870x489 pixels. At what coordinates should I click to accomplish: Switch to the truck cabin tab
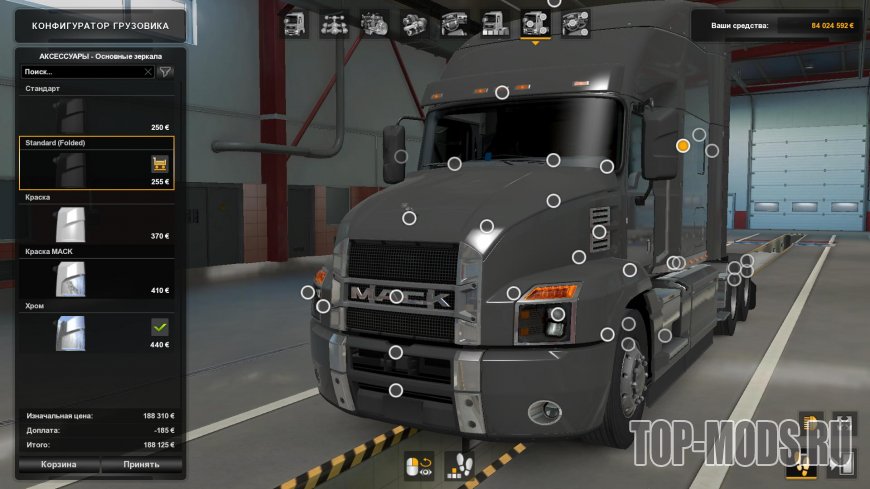(x=296, y=23)
